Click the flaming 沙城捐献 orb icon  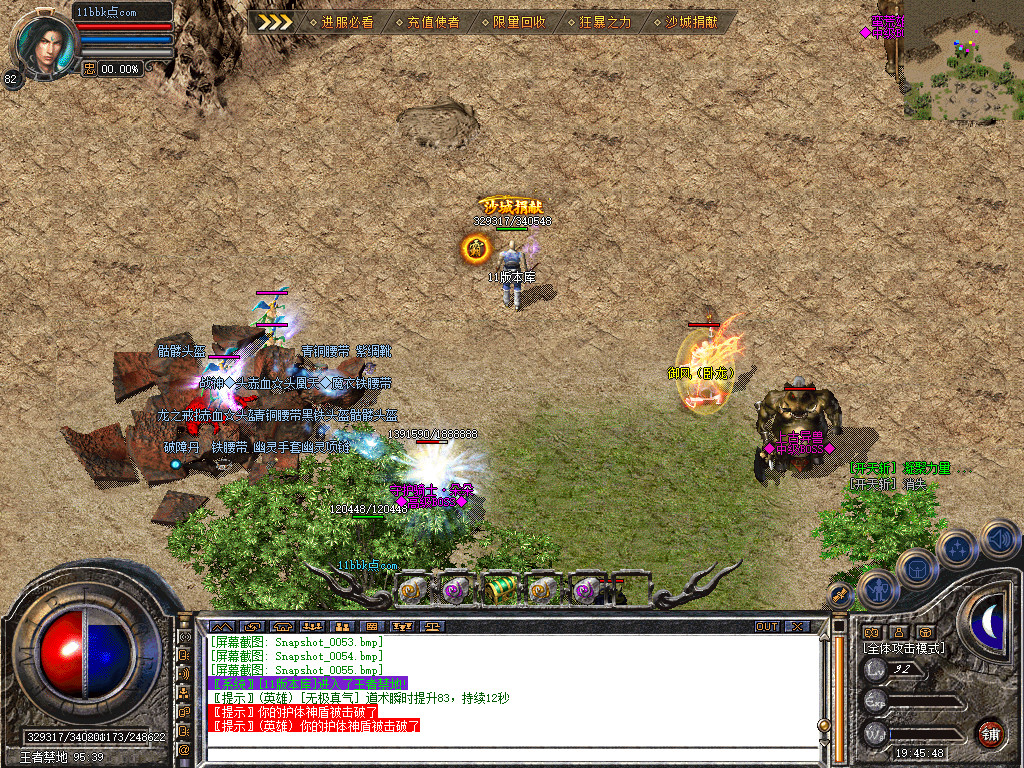[476, 248]
